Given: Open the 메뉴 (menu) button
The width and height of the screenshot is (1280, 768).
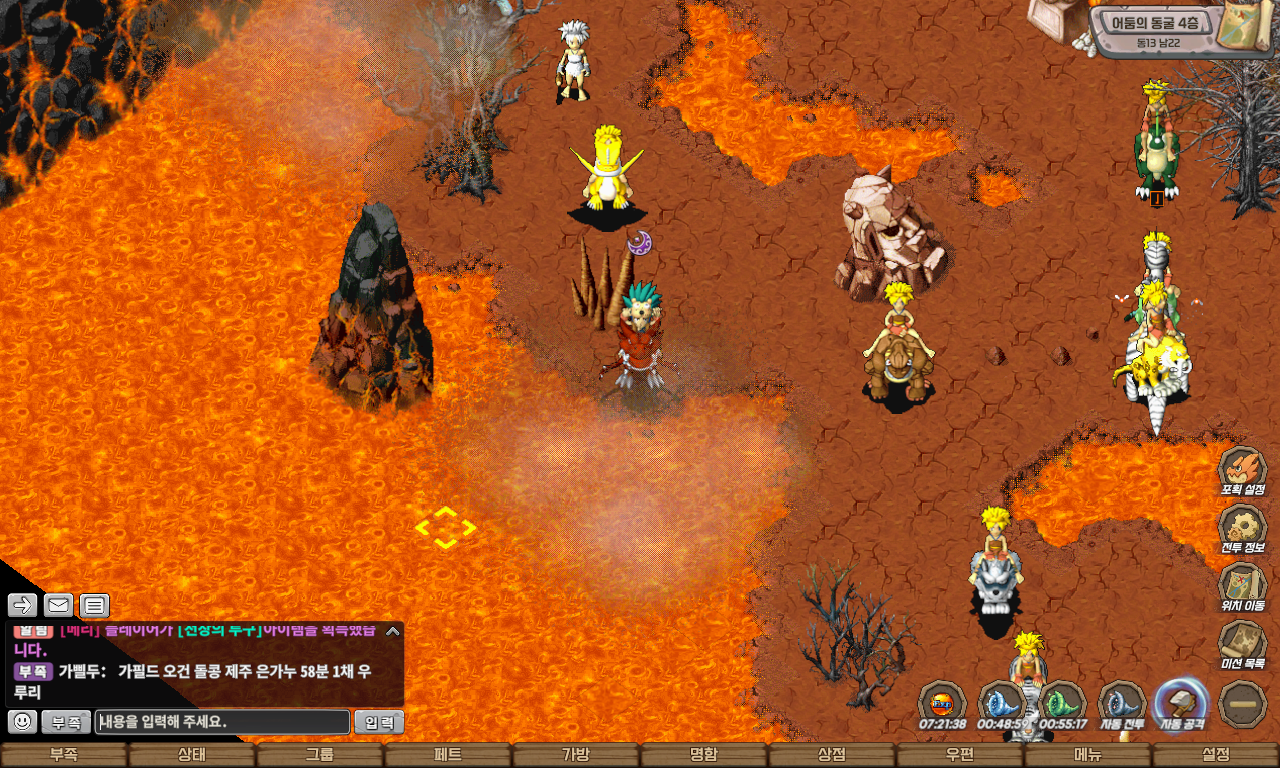Looking at the screenshot, I should pyautogui.click(x=1087, y=756).
